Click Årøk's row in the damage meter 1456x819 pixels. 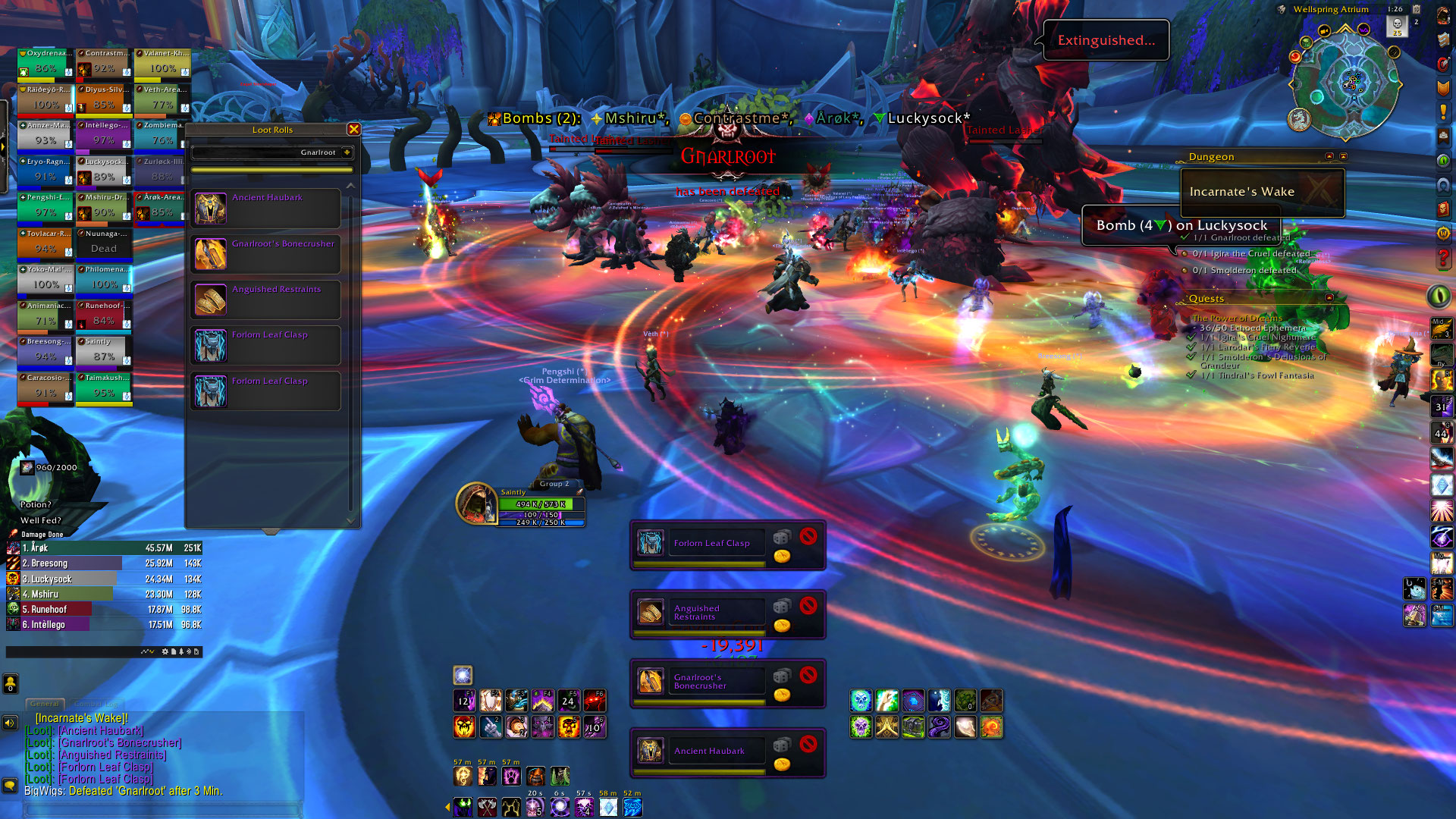[x=104, y=548]
